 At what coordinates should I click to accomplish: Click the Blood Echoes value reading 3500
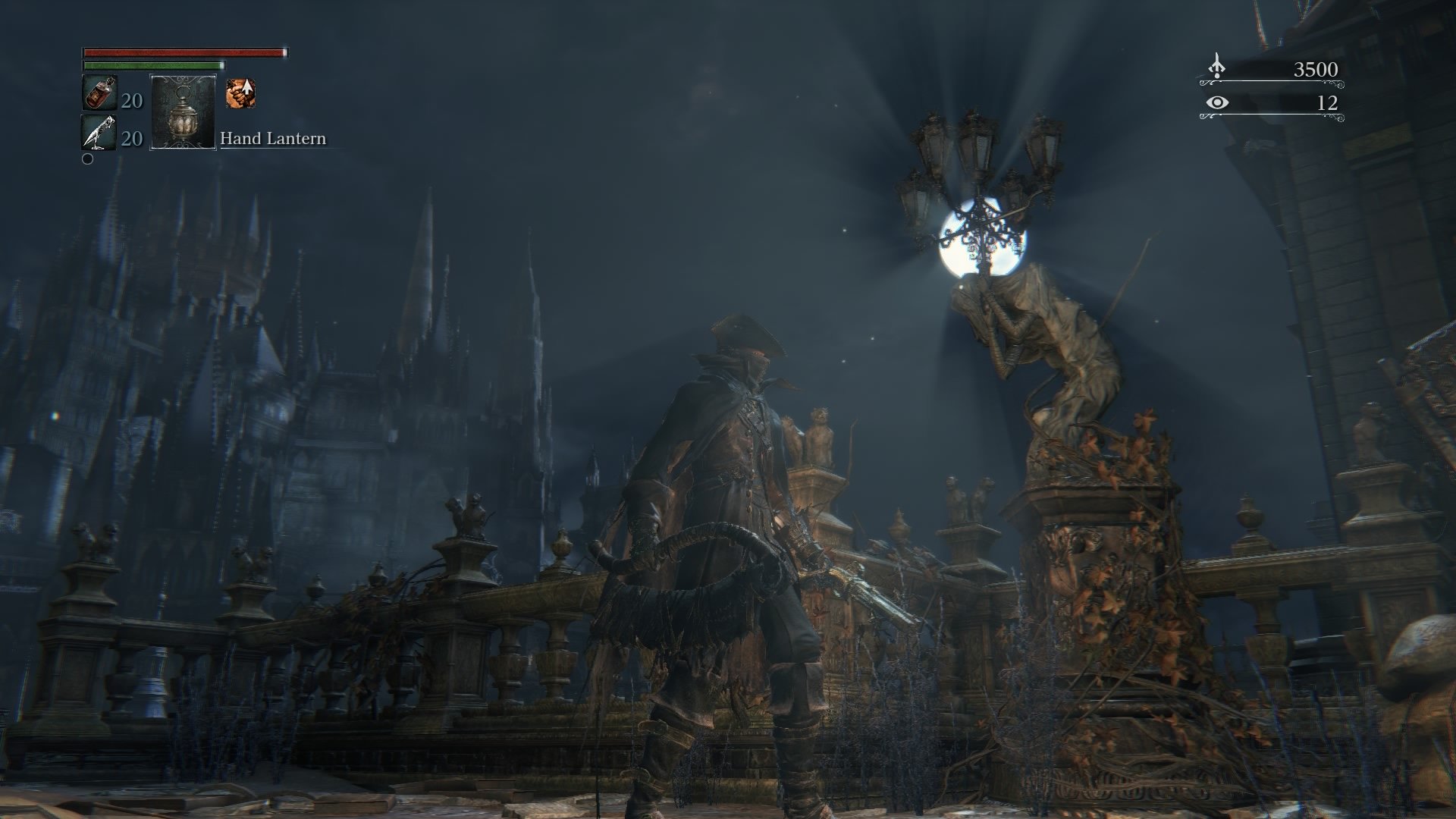point(1317,69)
